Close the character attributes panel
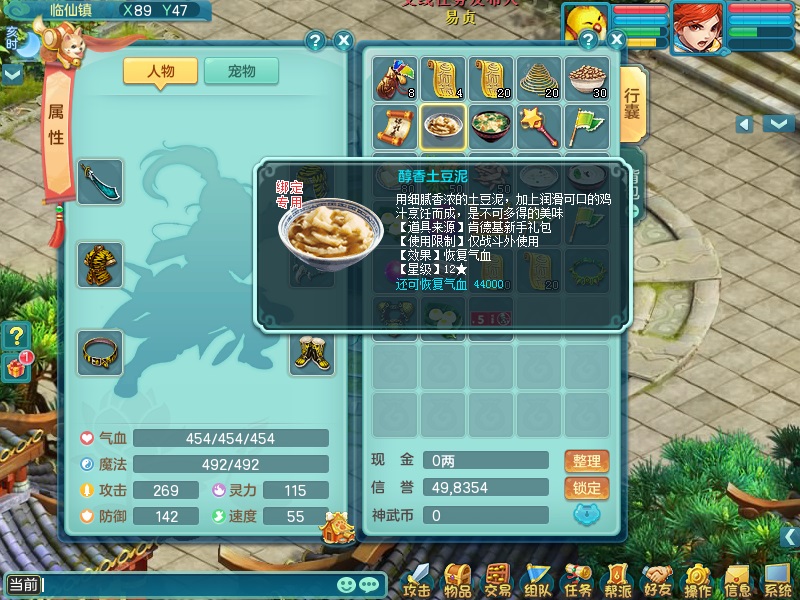 (343, 41)
